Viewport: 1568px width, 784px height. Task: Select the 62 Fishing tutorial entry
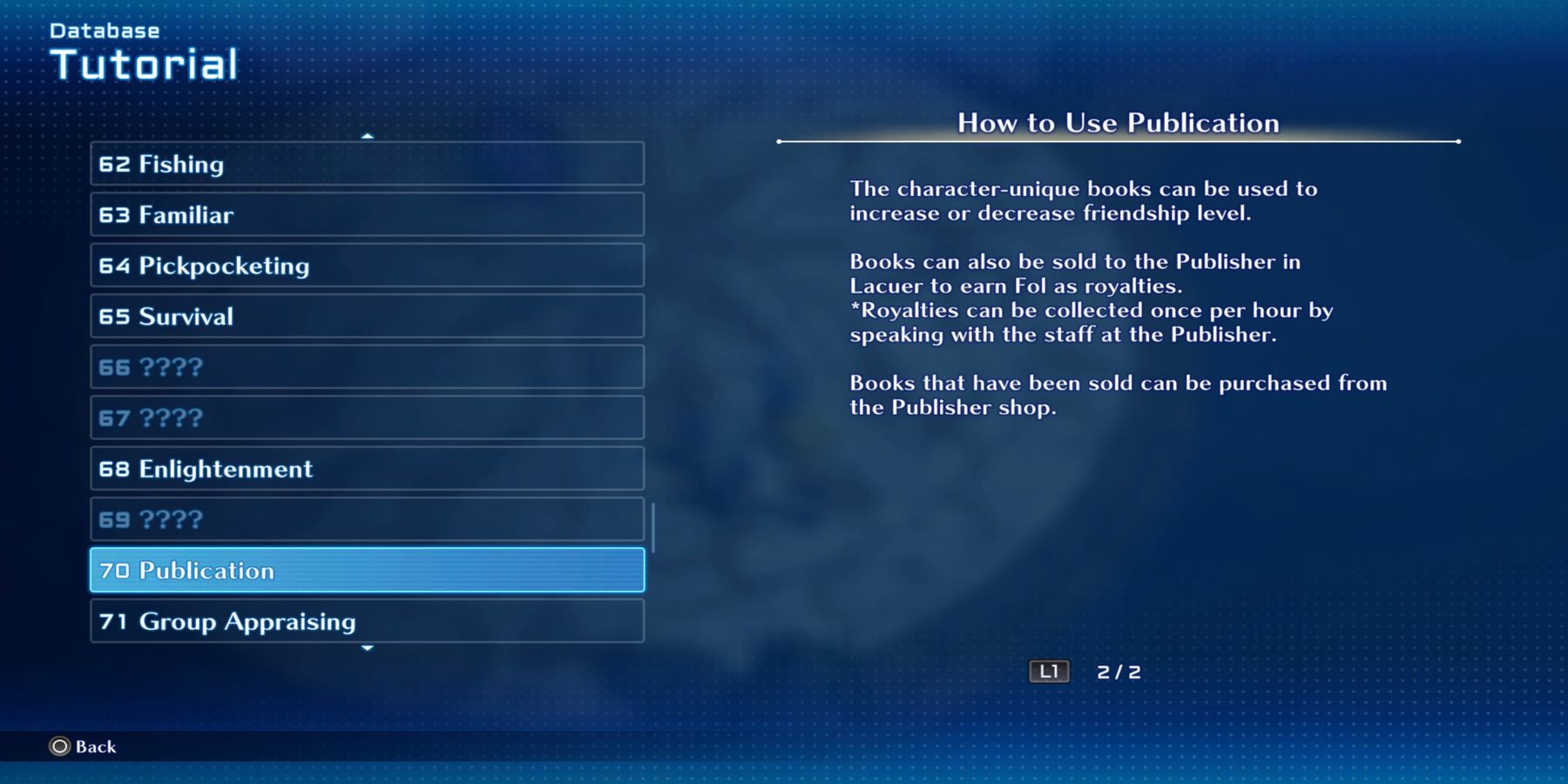[366, 164]
